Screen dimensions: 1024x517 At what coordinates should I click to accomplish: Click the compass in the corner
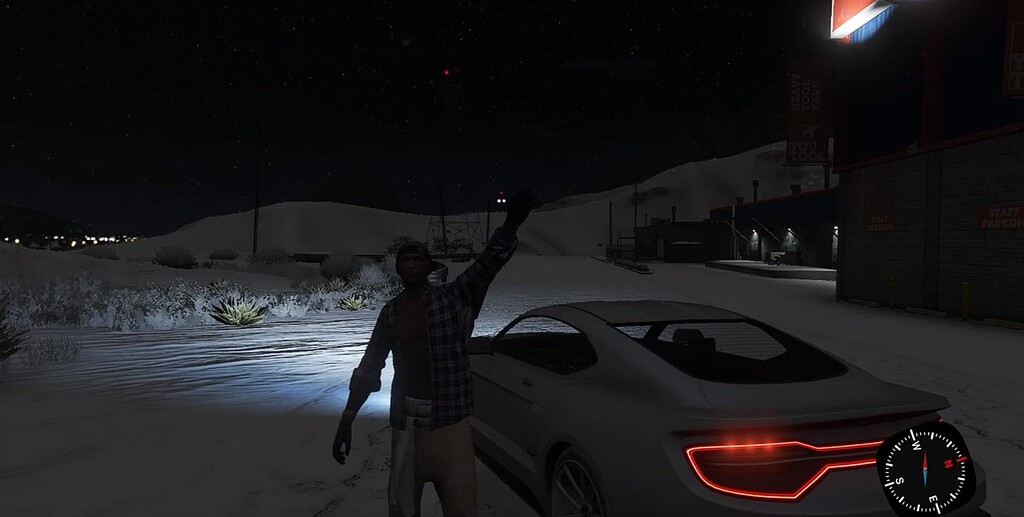point(924,468)
